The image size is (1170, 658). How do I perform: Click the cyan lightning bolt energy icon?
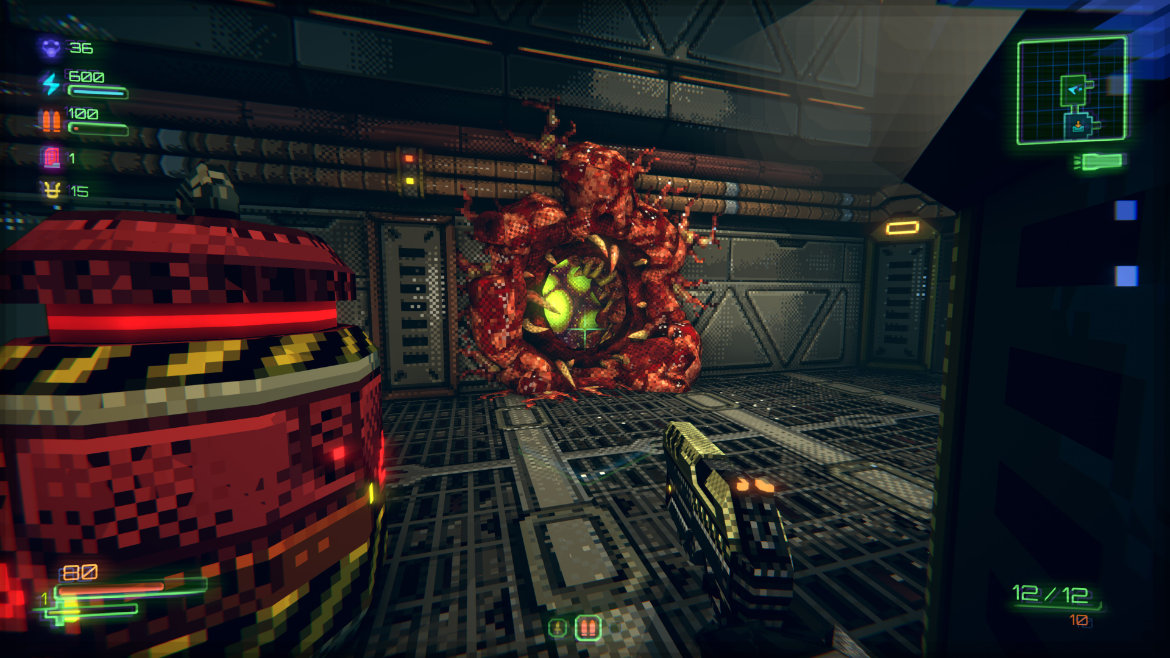50,84
